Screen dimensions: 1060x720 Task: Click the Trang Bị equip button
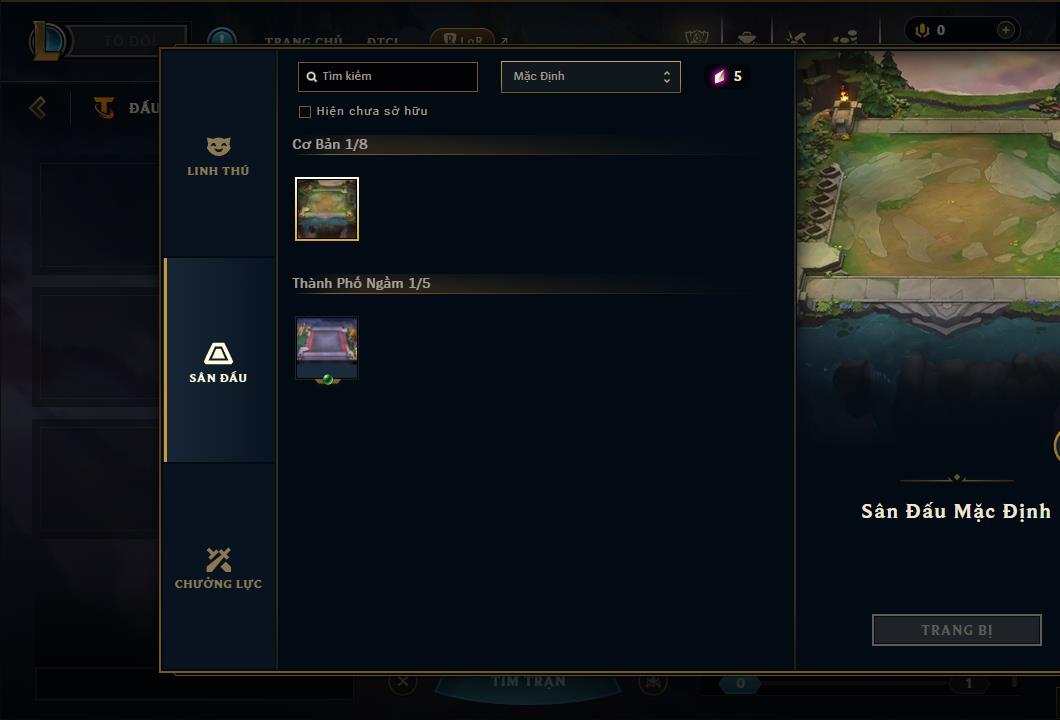coord(956,630)
